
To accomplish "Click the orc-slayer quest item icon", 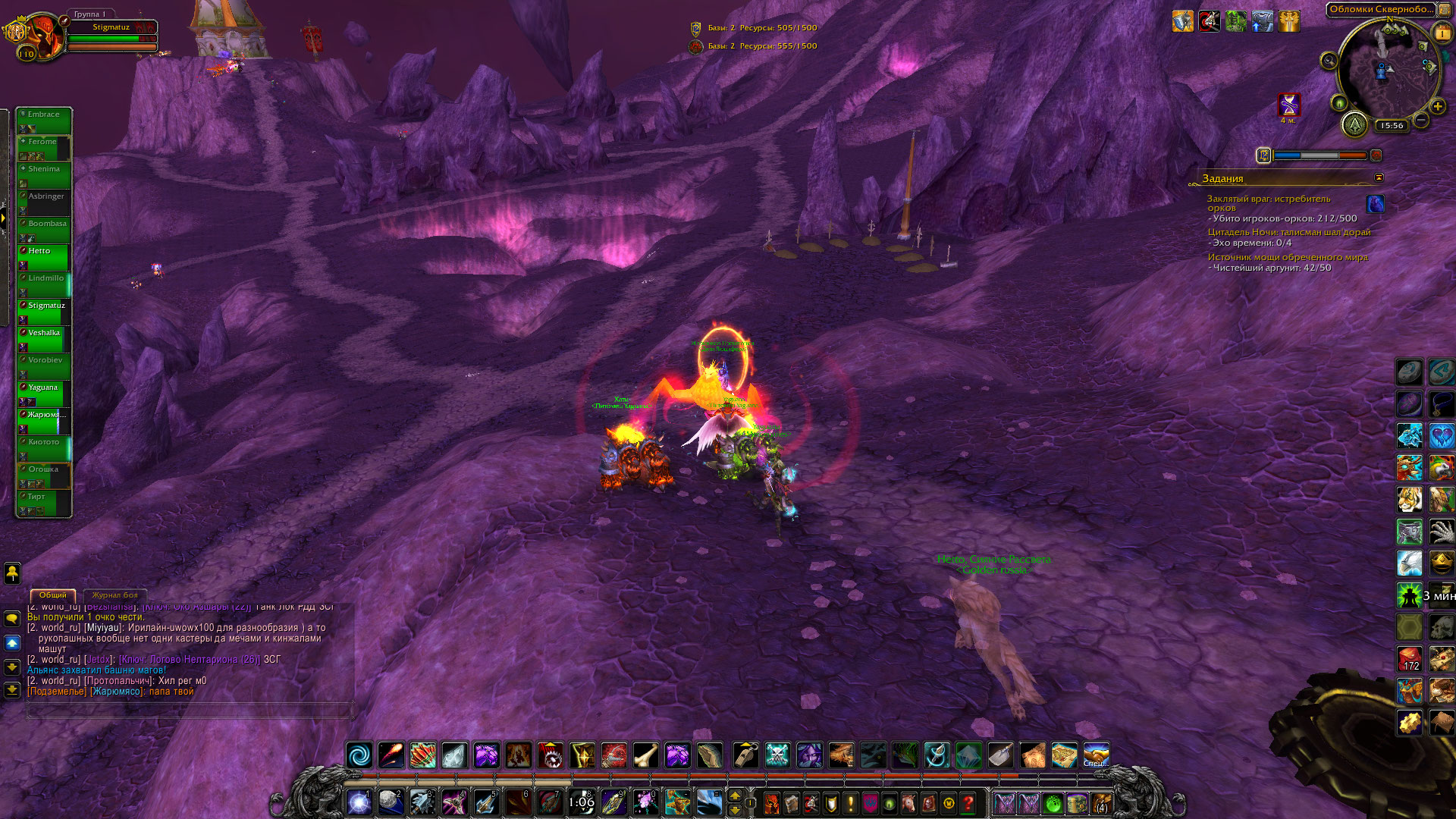I will tap(1375, 203).
